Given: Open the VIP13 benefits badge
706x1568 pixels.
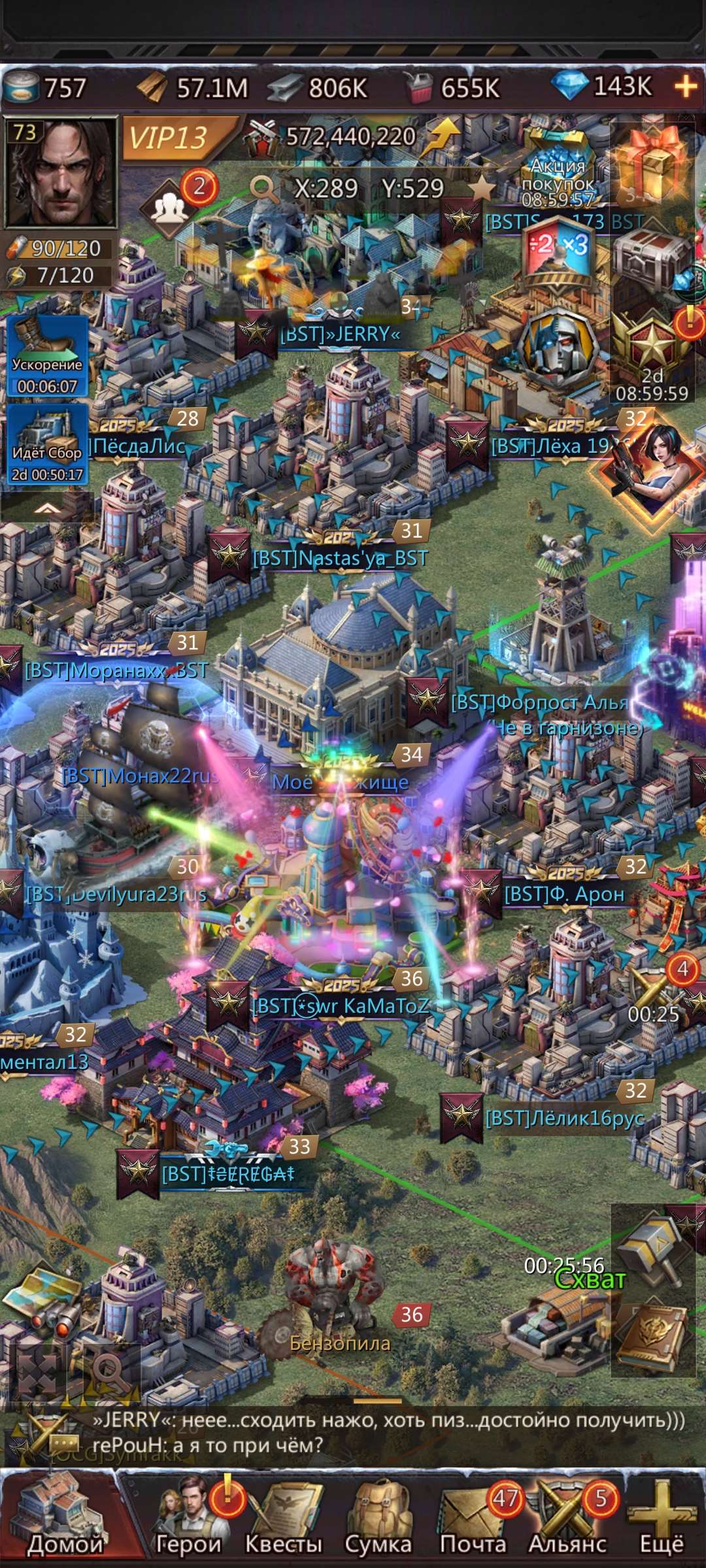Looking at the screenshot, I should point(170,138).
